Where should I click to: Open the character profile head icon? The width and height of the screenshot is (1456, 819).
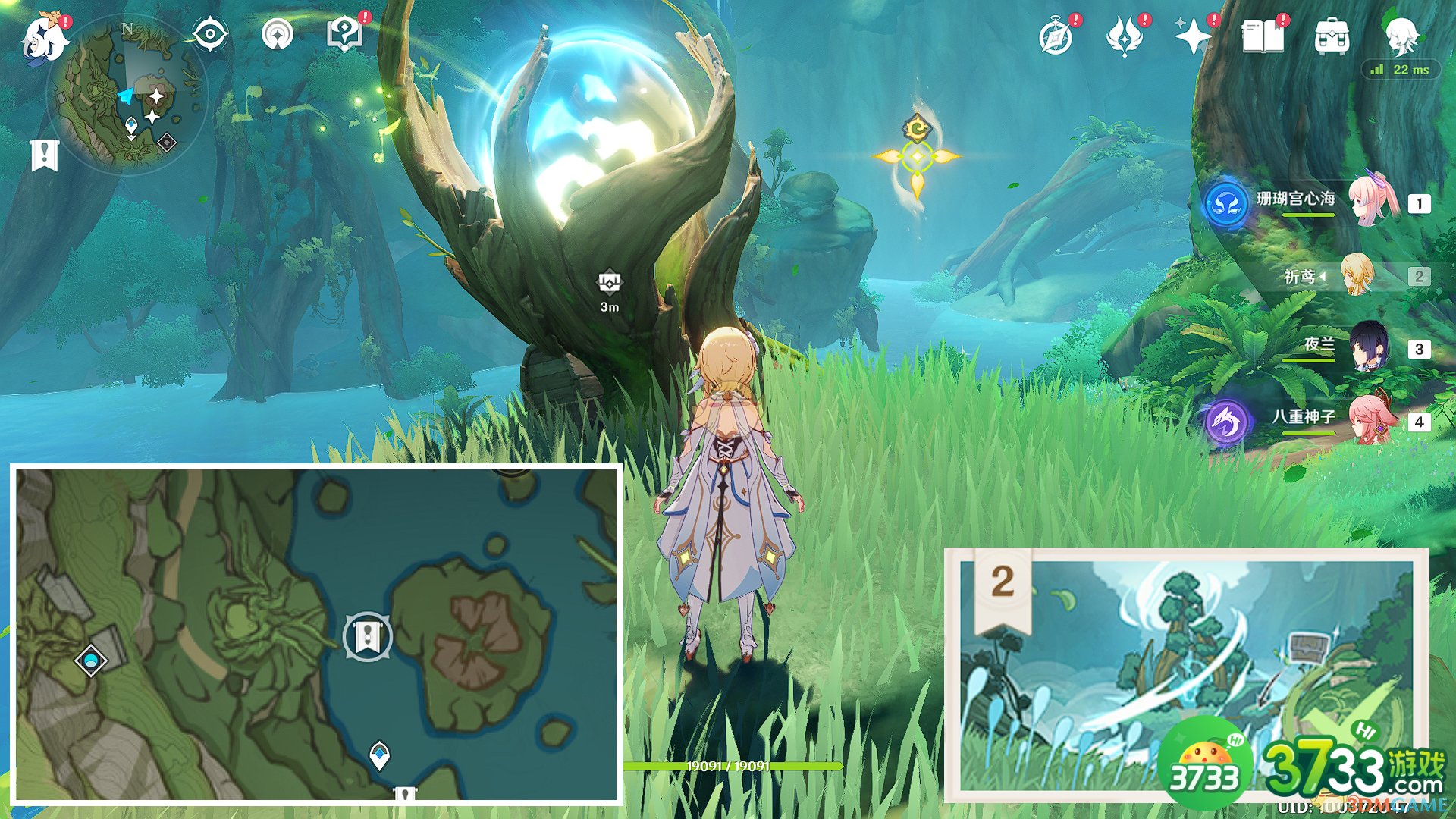(x=1401, y=34)
